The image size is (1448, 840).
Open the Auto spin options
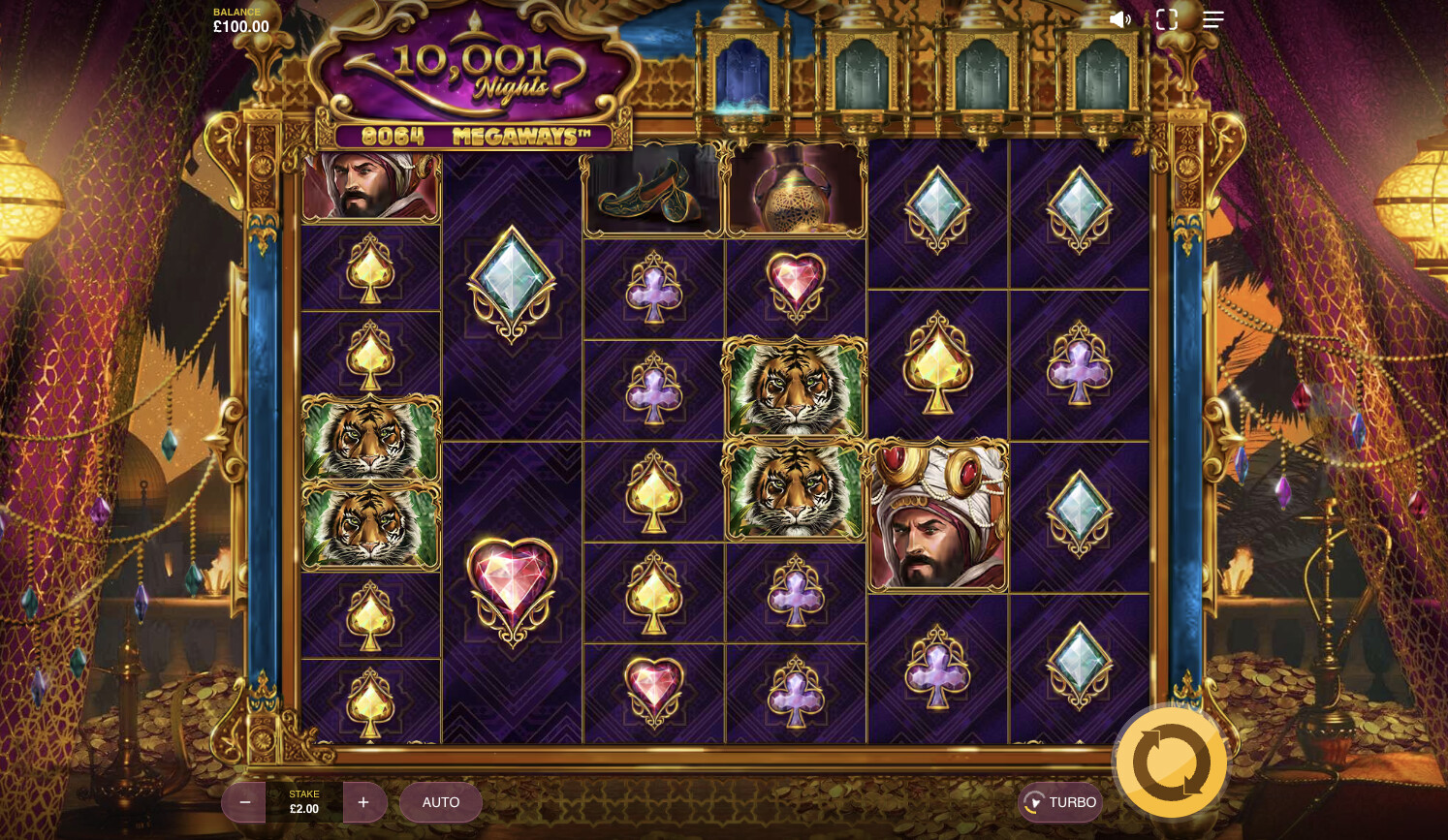click(x=441, y=802)
